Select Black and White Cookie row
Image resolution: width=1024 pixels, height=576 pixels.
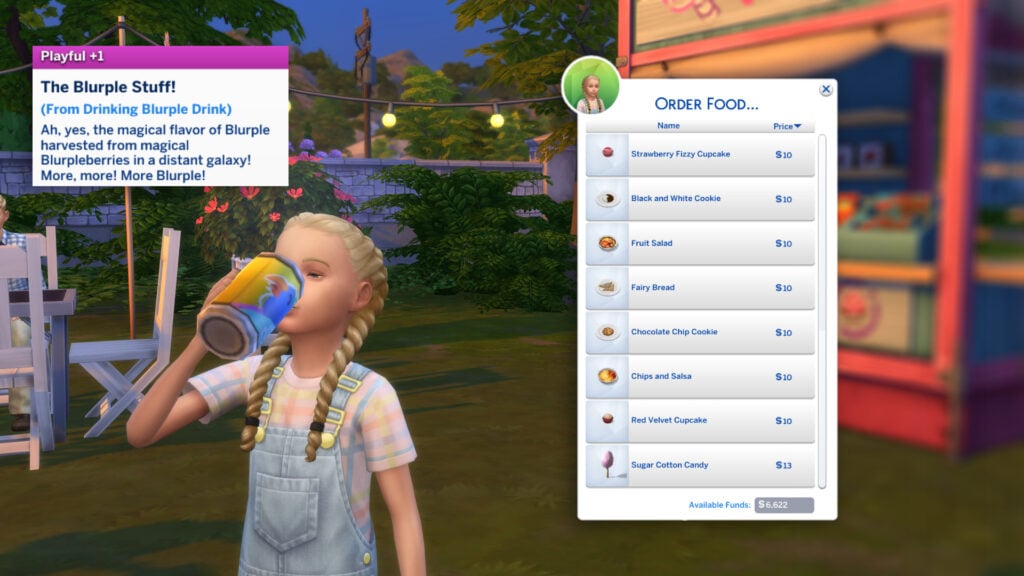[x=700, y=199]
